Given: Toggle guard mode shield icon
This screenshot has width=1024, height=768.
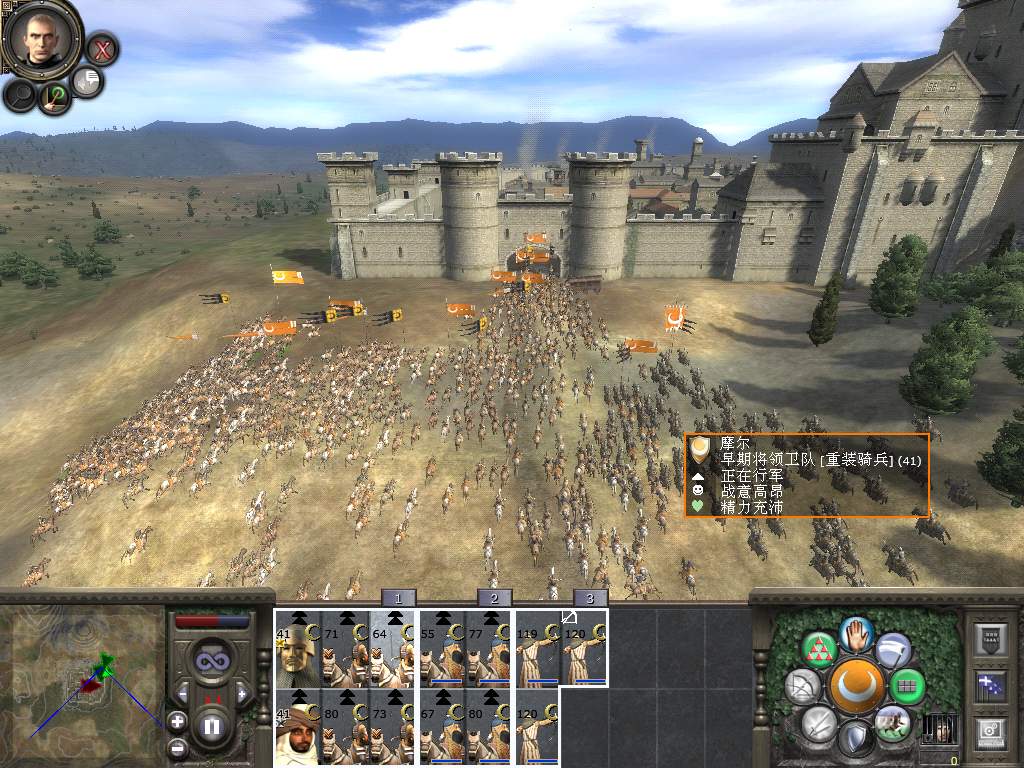Looking at the screenshot, I should [856, 739].
